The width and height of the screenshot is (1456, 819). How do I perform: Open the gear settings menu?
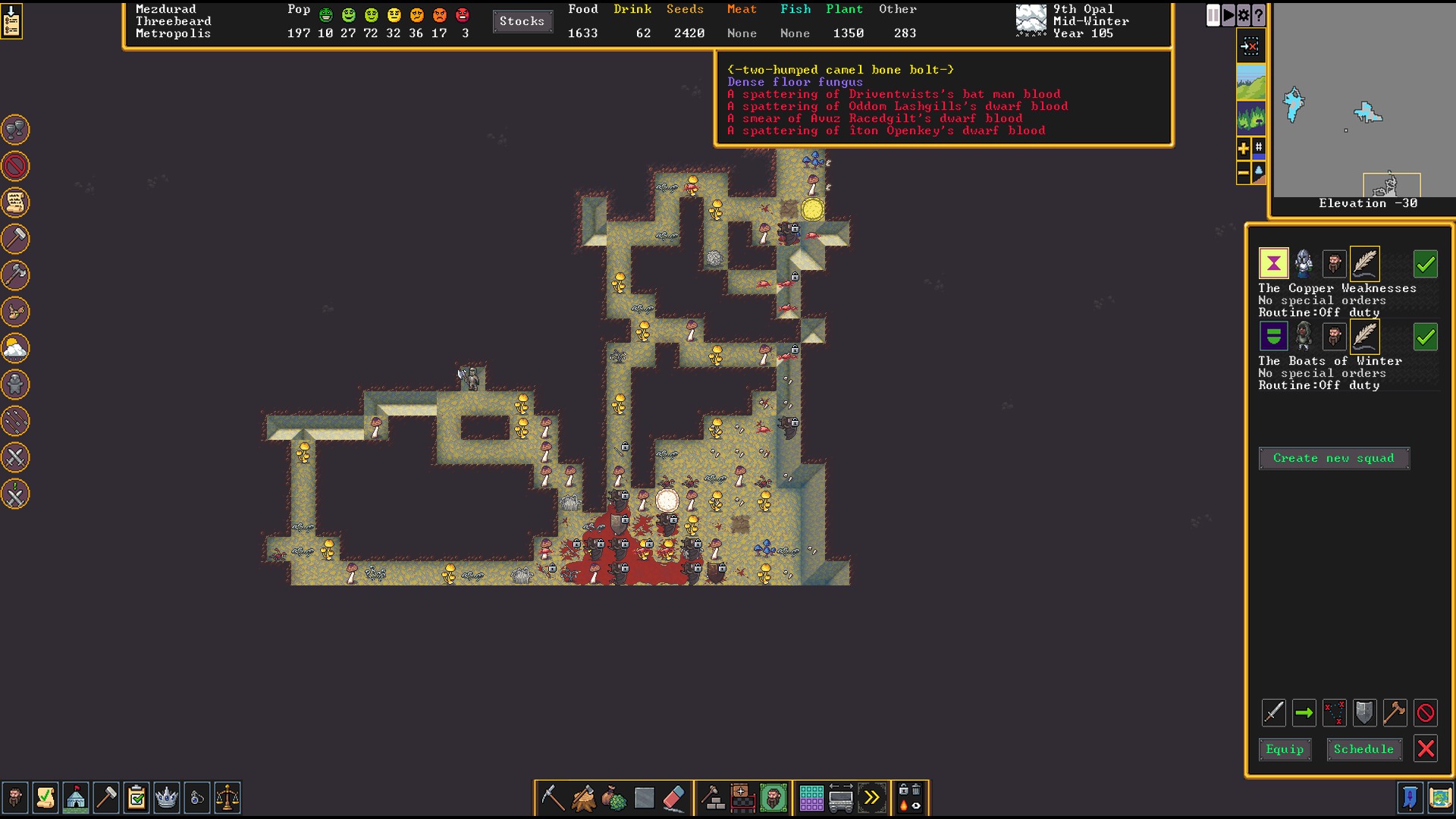click(x=1244, y=15)
